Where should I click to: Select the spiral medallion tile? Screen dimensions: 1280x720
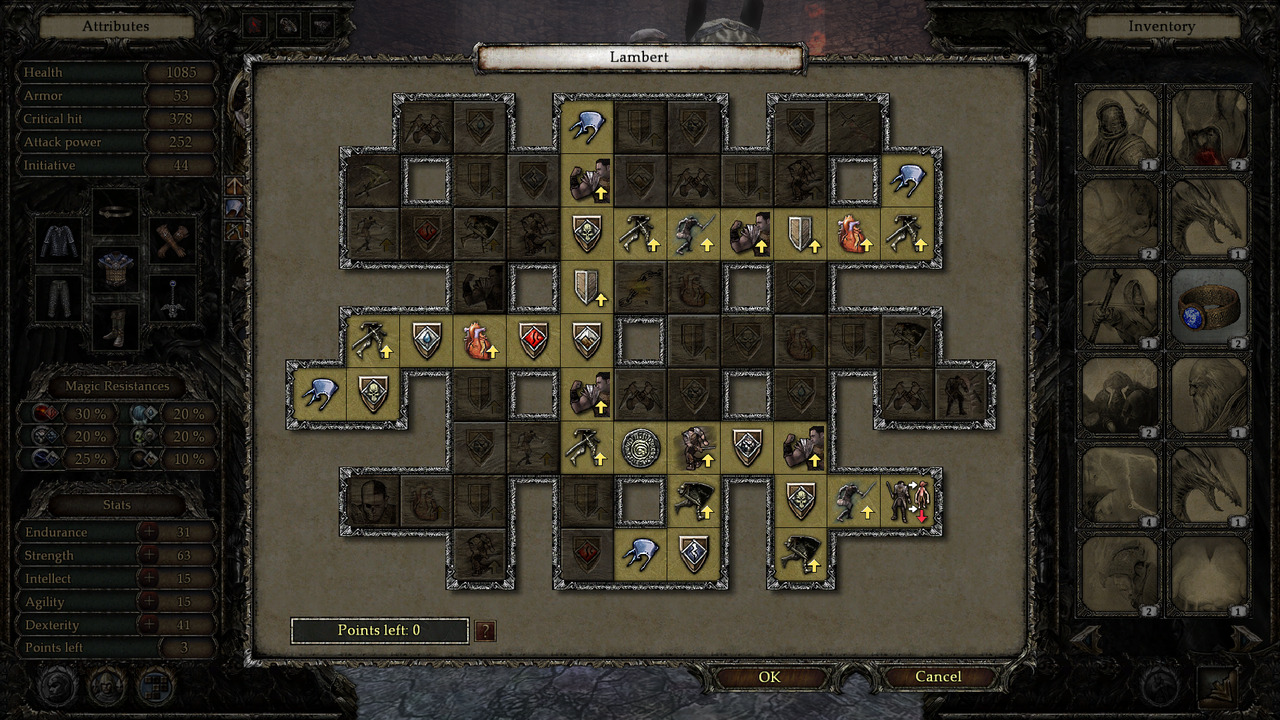click(640, 448)
